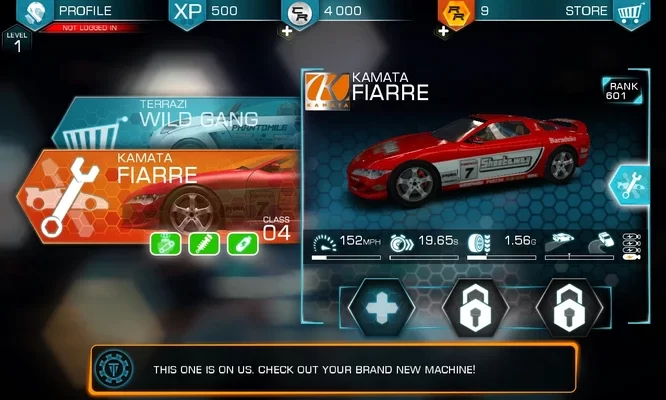Dismiss the brand new machine message
Screen dimensions: 666x400
point(333,369)
